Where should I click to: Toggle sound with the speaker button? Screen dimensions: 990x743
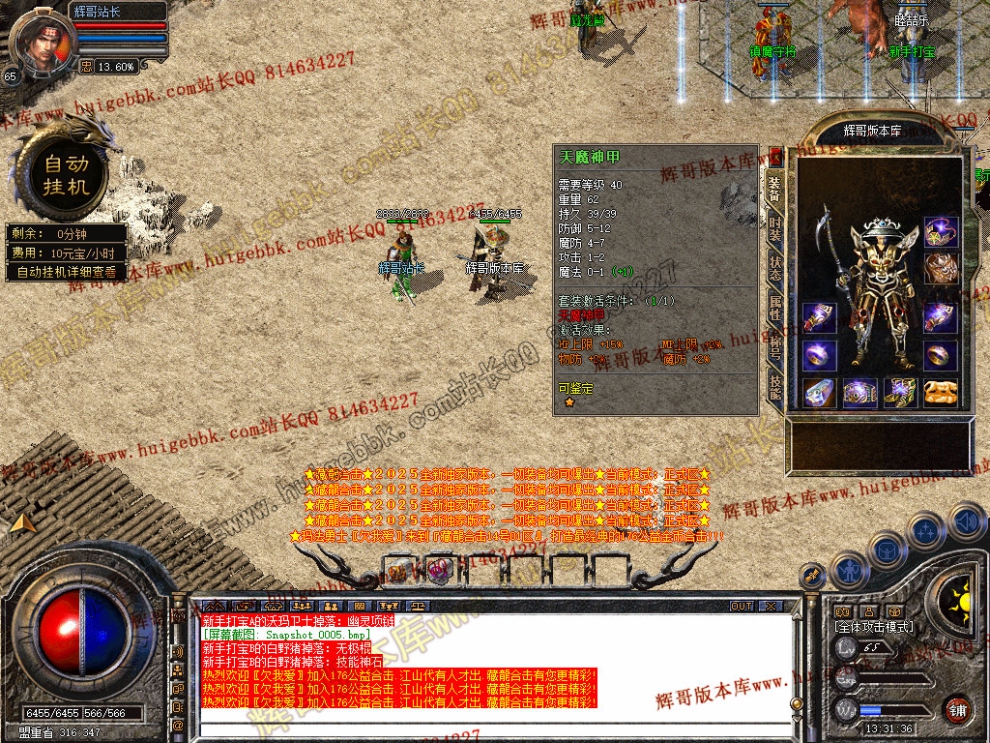[x=967, y=520]
